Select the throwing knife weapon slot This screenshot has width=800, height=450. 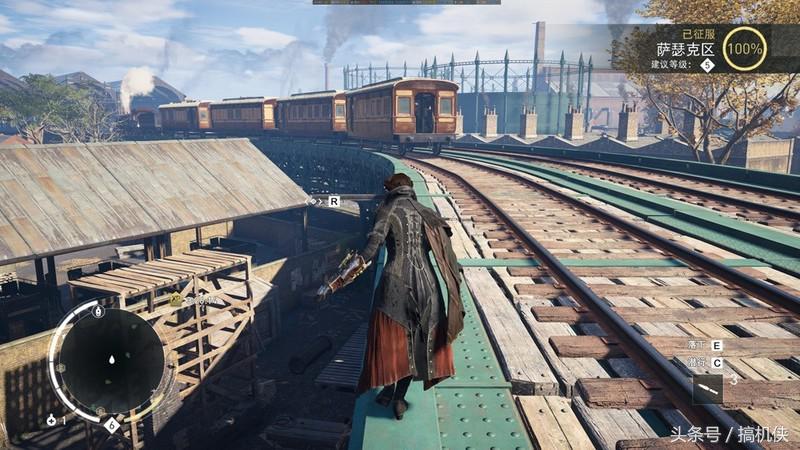[x=707, y=388]
